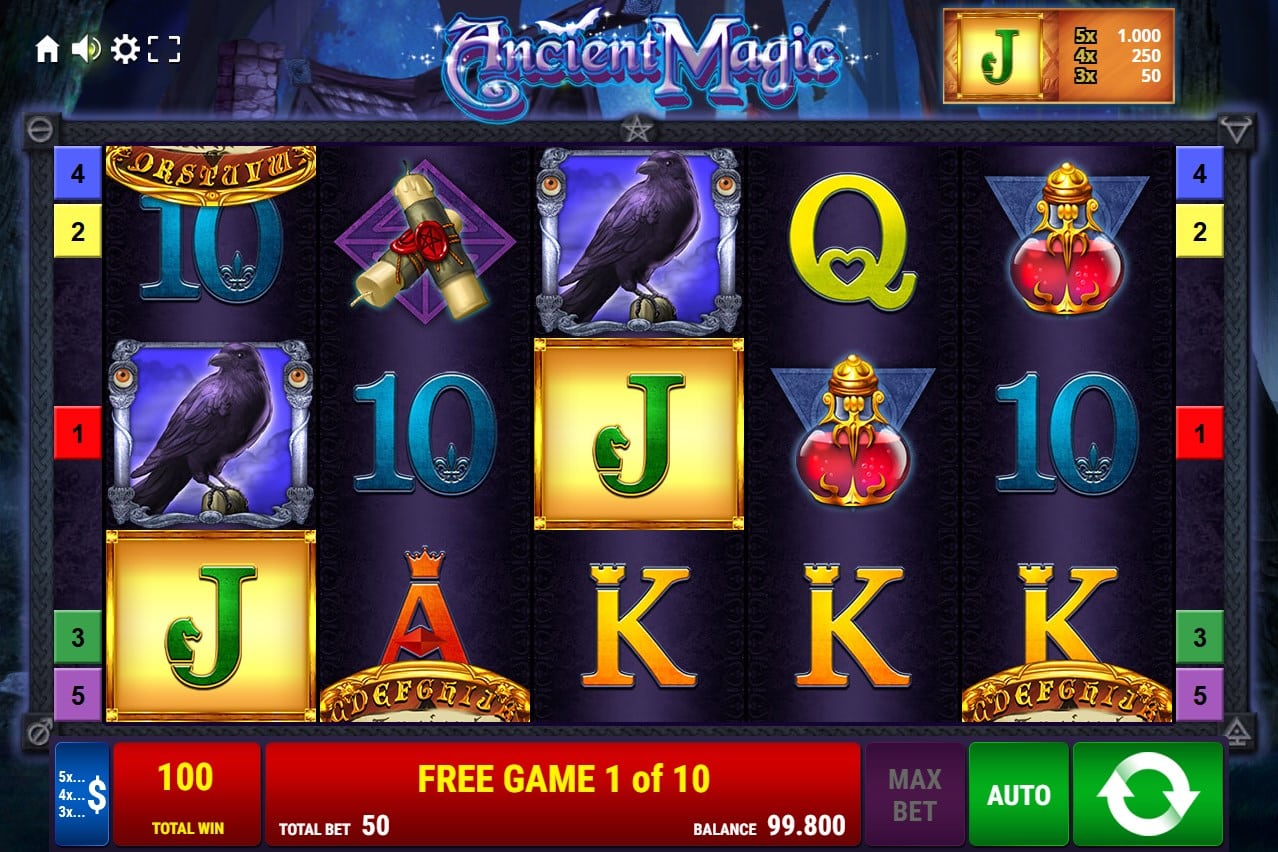Pick the green payline 3 marker on the right
Viewport: 1278px width, 852px height.
click(x=1199, y=637)
